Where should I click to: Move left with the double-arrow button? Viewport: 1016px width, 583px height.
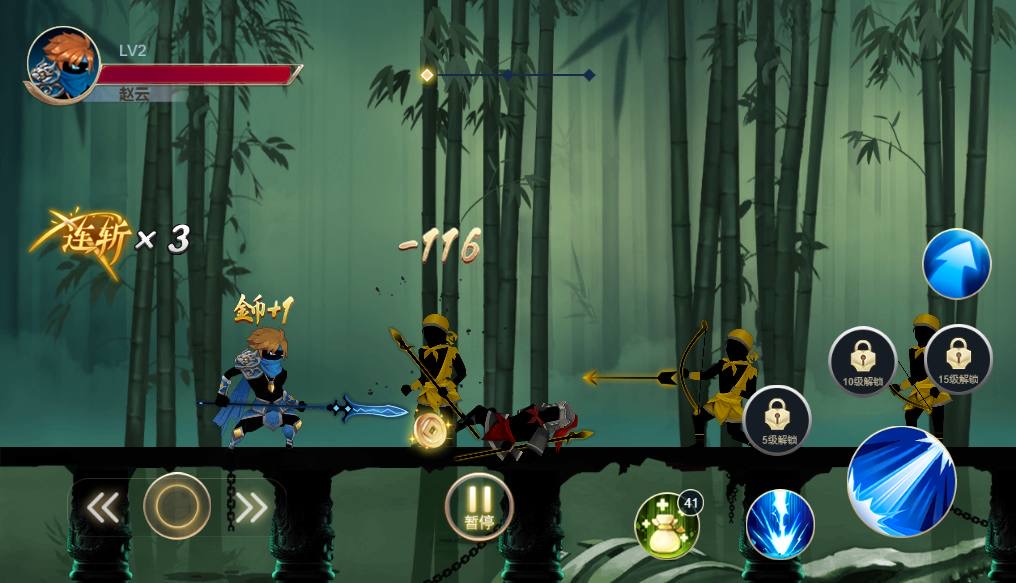[x=102, y=508]
